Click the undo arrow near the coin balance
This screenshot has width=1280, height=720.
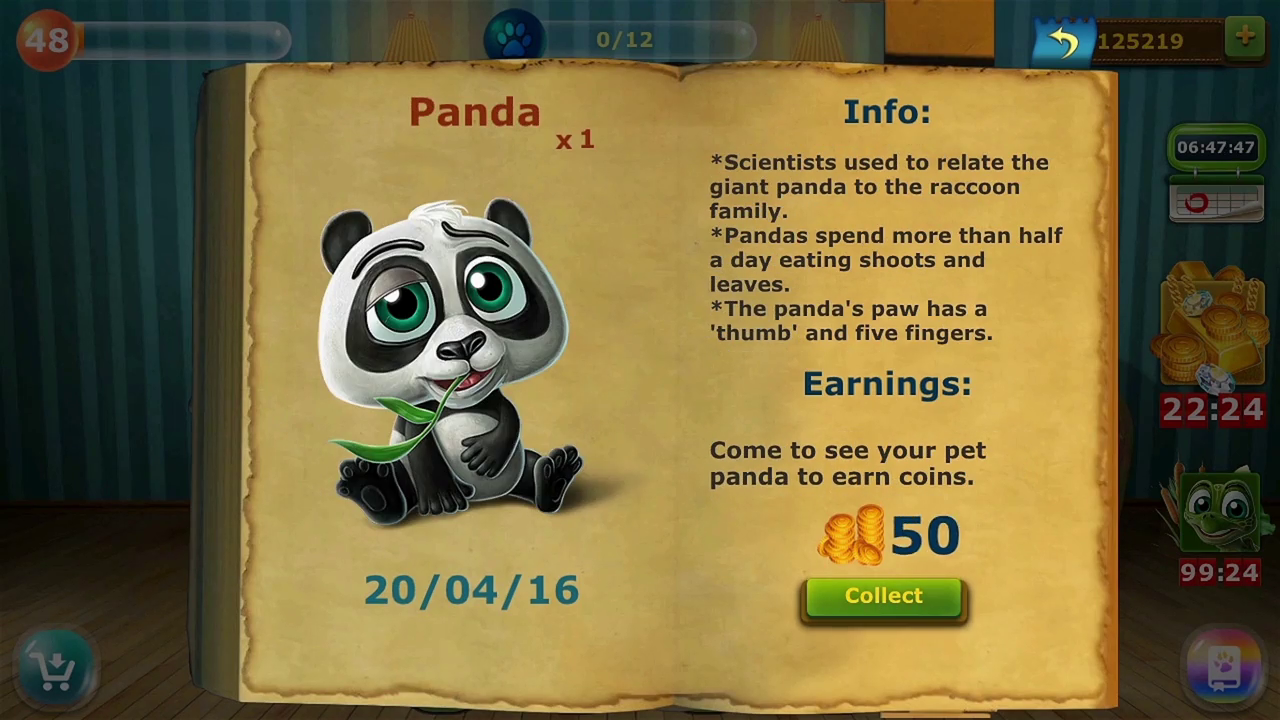point(1063,40)
